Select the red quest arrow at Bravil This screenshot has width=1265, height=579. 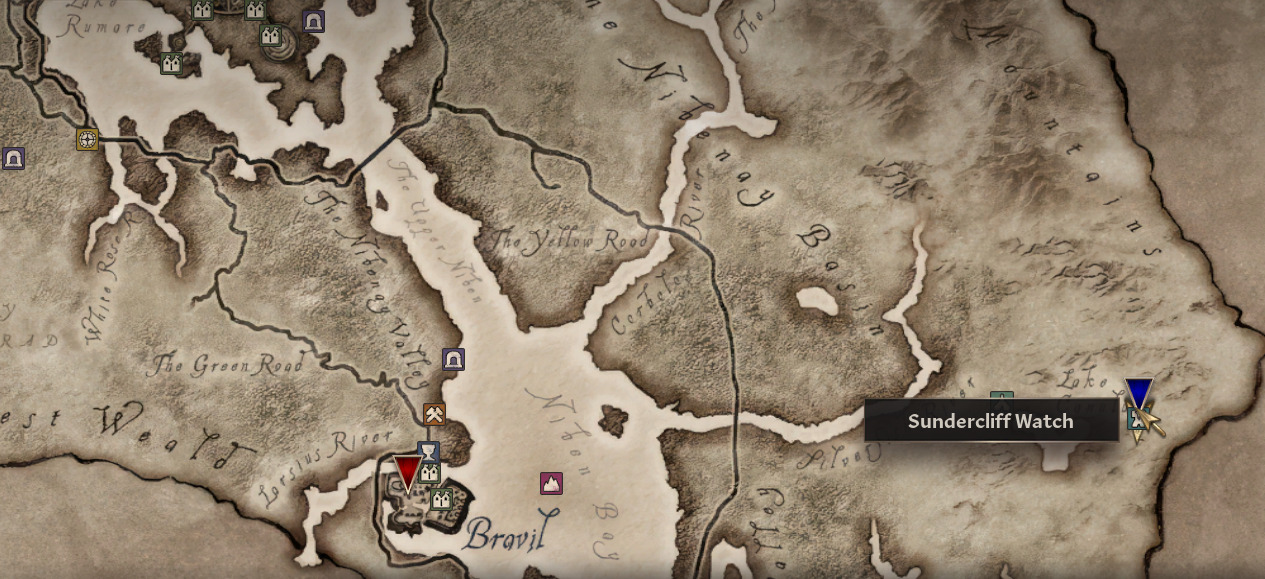click(407, 473)
